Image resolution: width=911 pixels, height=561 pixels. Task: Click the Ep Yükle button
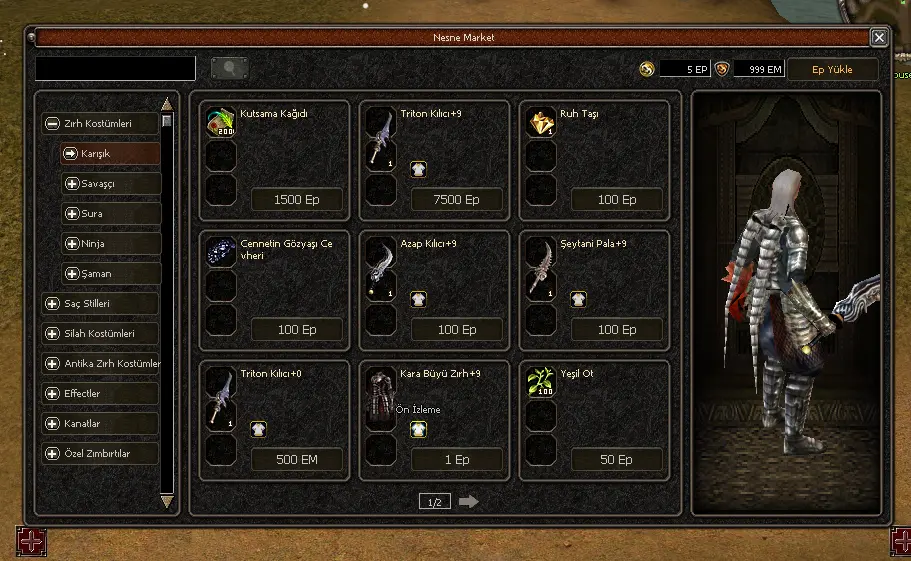(x=832, y=69)
